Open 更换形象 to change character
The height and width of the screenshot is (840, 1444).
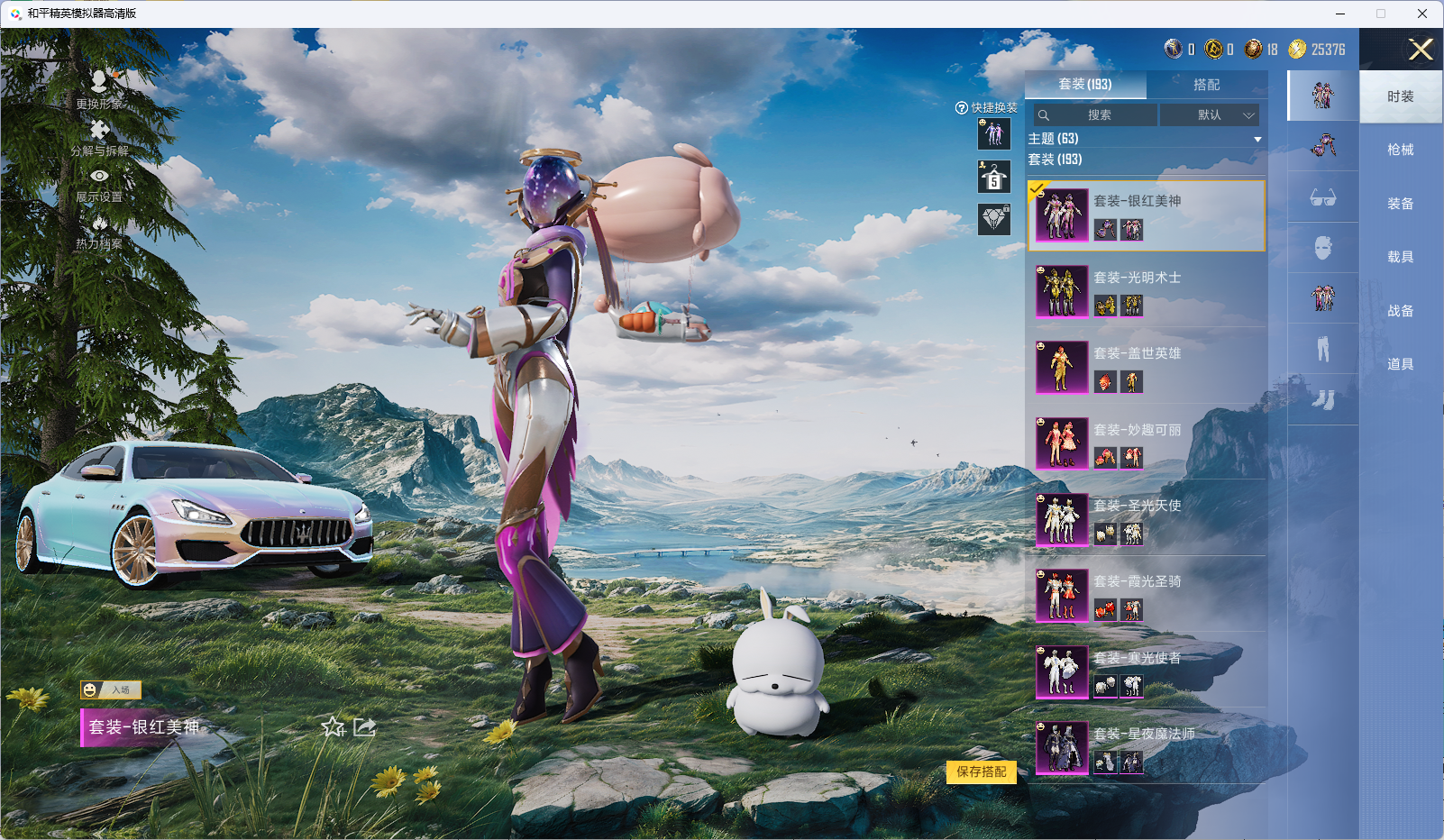99,90
